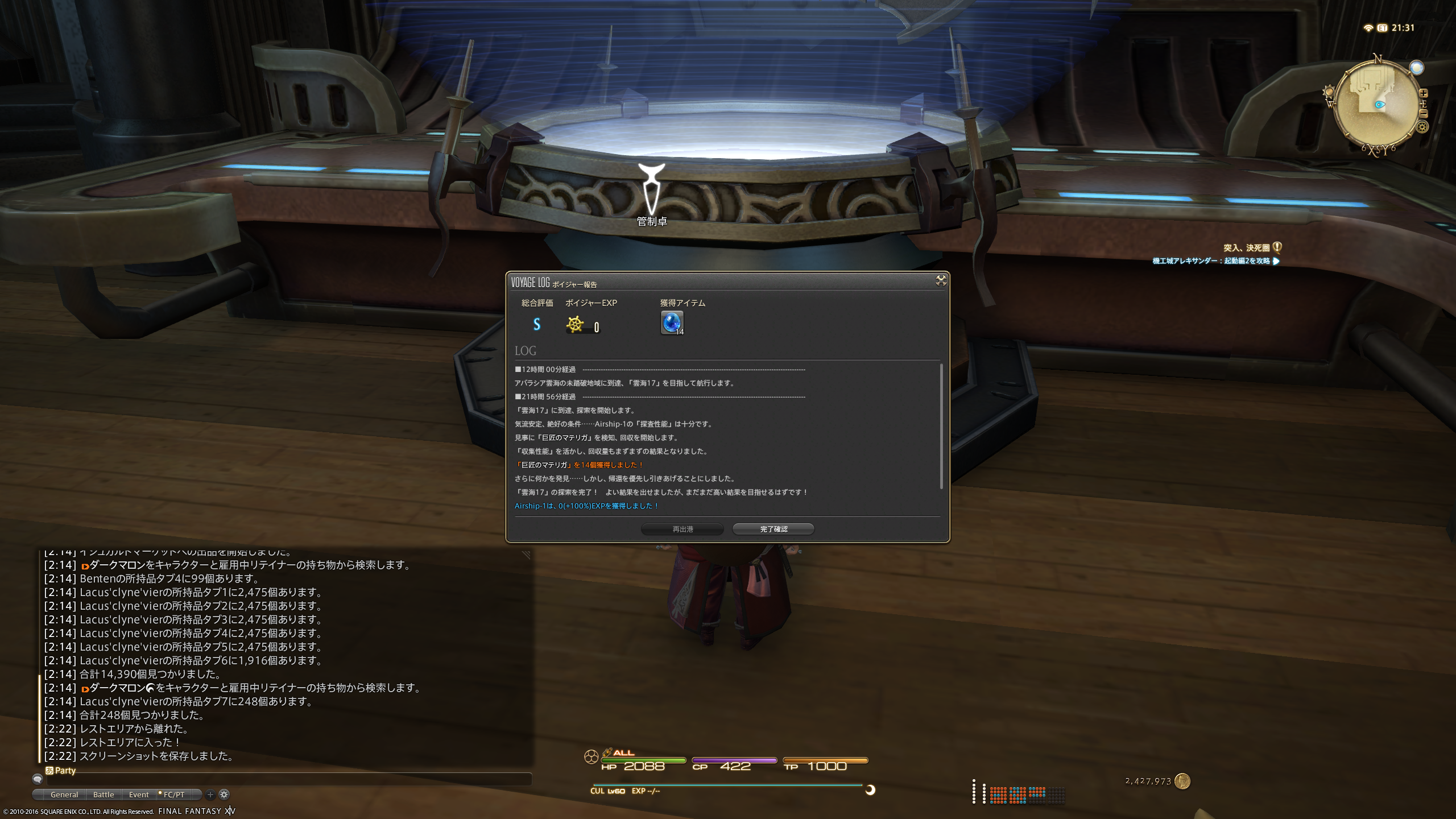Viewport: 1456px width, 819px height.
Task: Open the 突入、決死圏 quest tracker entry
Action: [1246, 248]
